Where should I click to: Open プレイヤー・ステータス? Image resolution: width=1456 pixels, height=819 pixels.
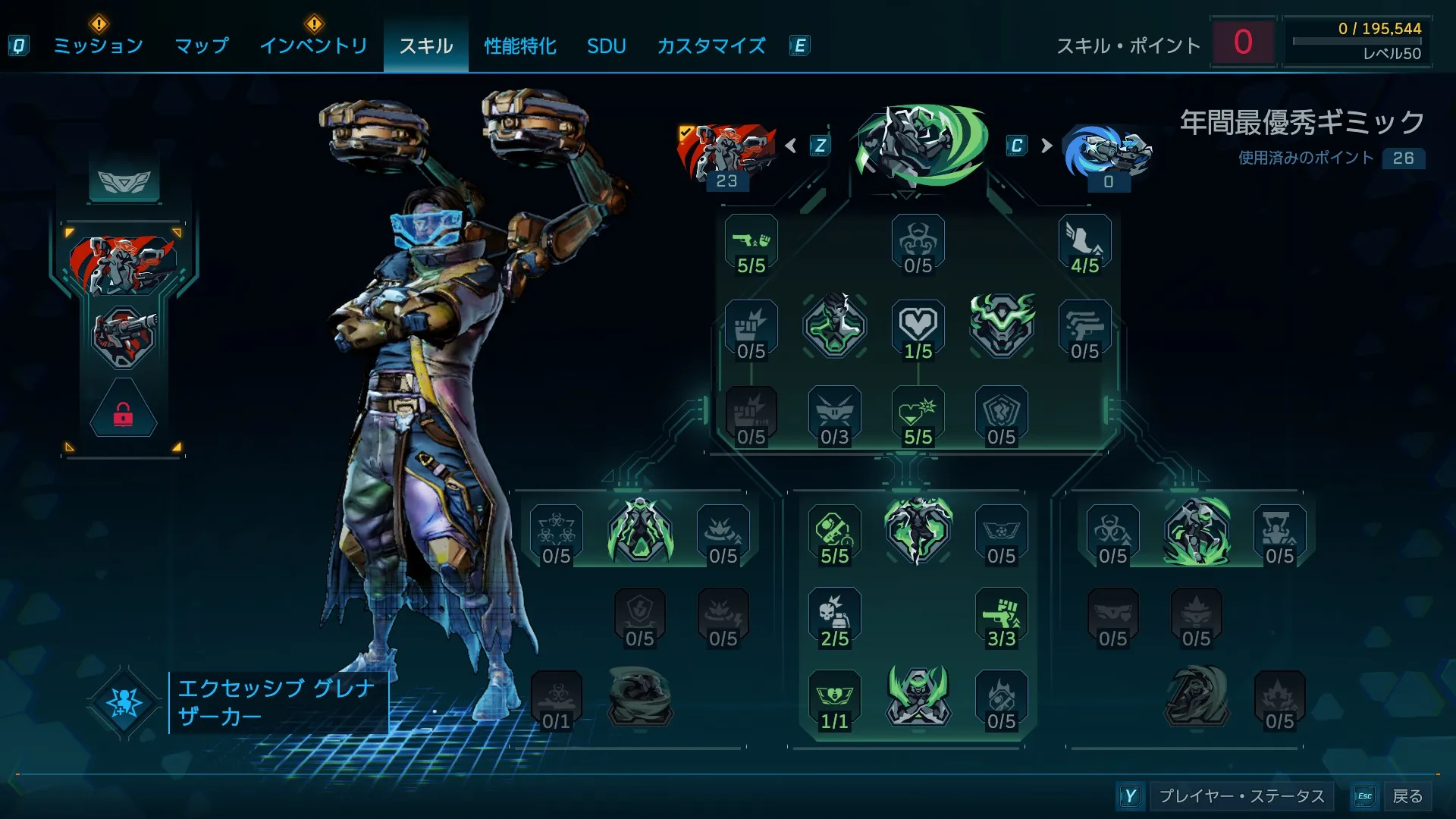[1241, 796]
